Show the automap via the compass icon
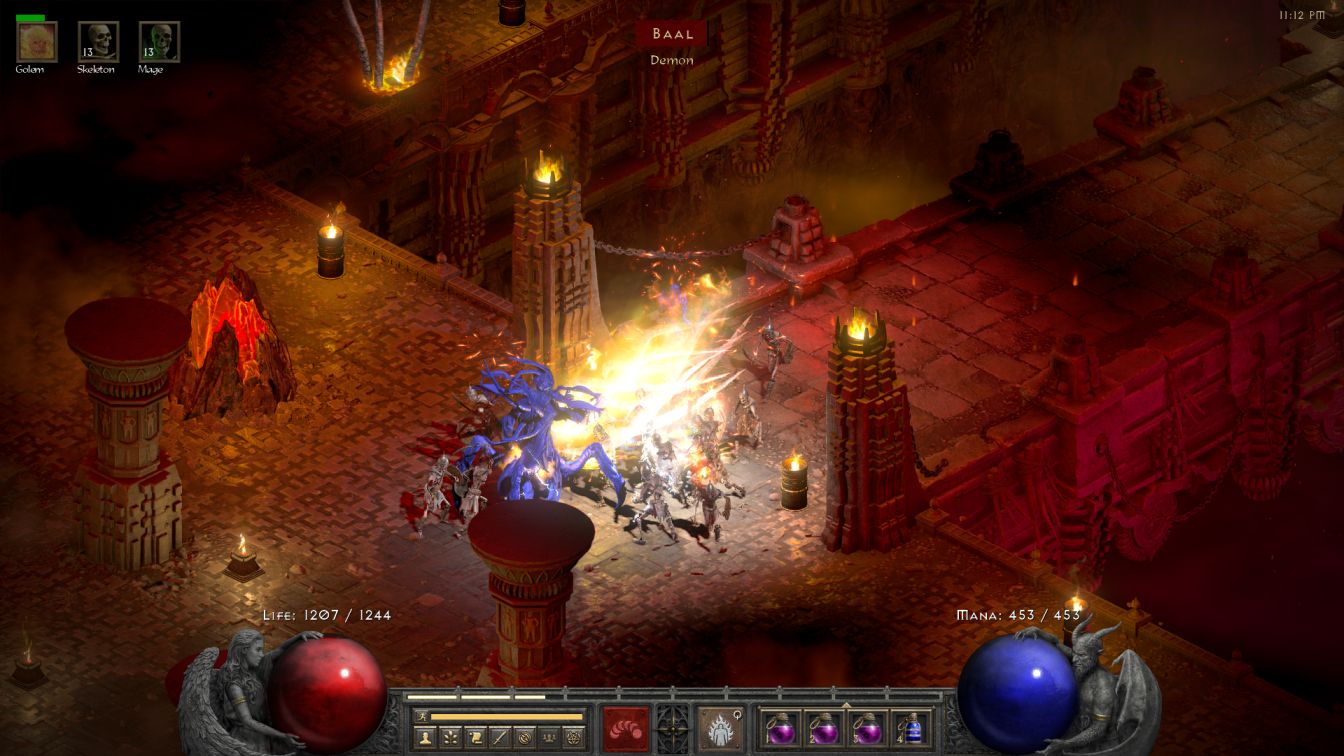 pyautogui.click(x=523, y=738)
